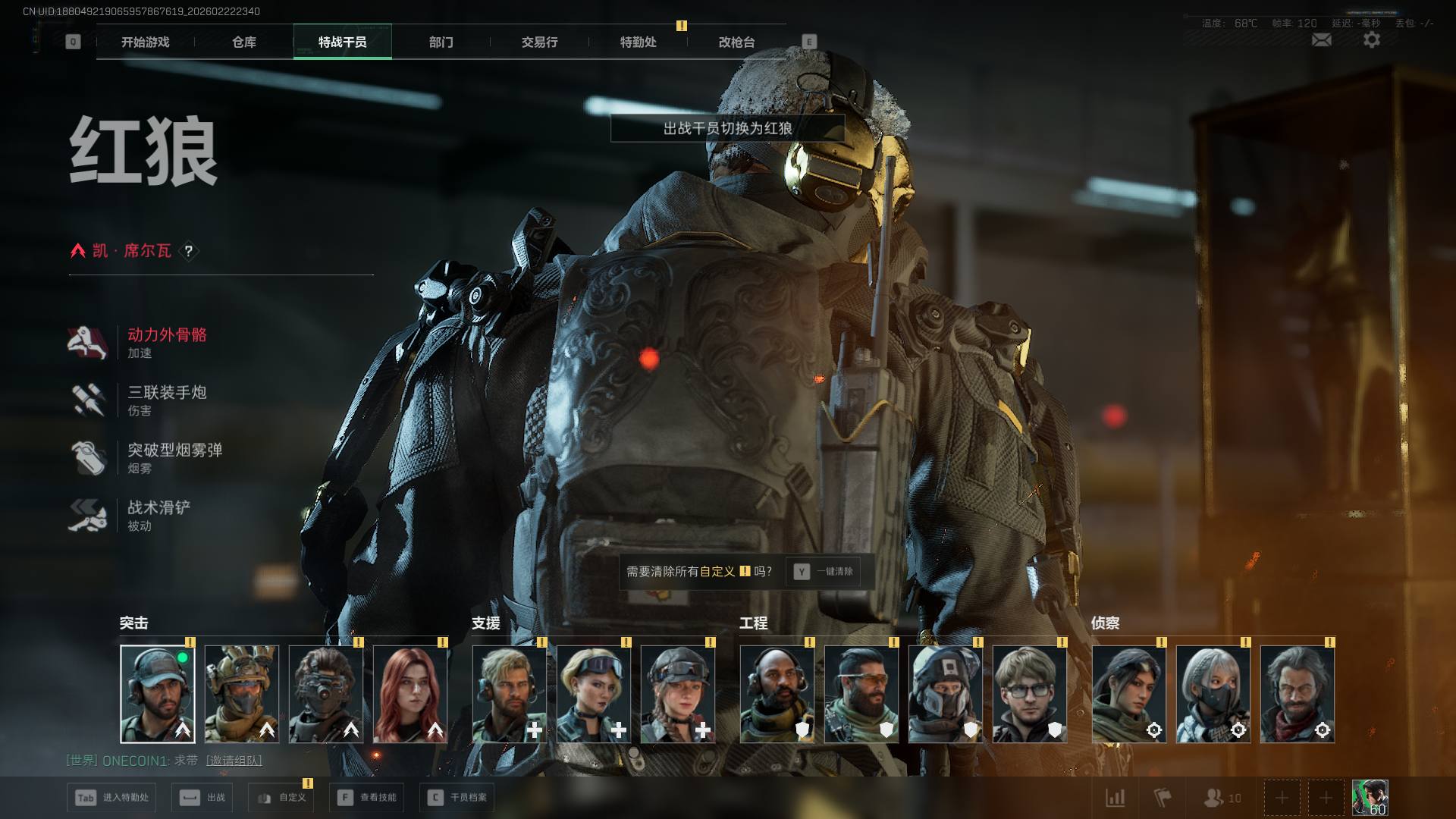This screenshot has width=1456, height=819.
Task: Click the 邀请组队 invite link in chat
Action: click(x=234, y=761)
